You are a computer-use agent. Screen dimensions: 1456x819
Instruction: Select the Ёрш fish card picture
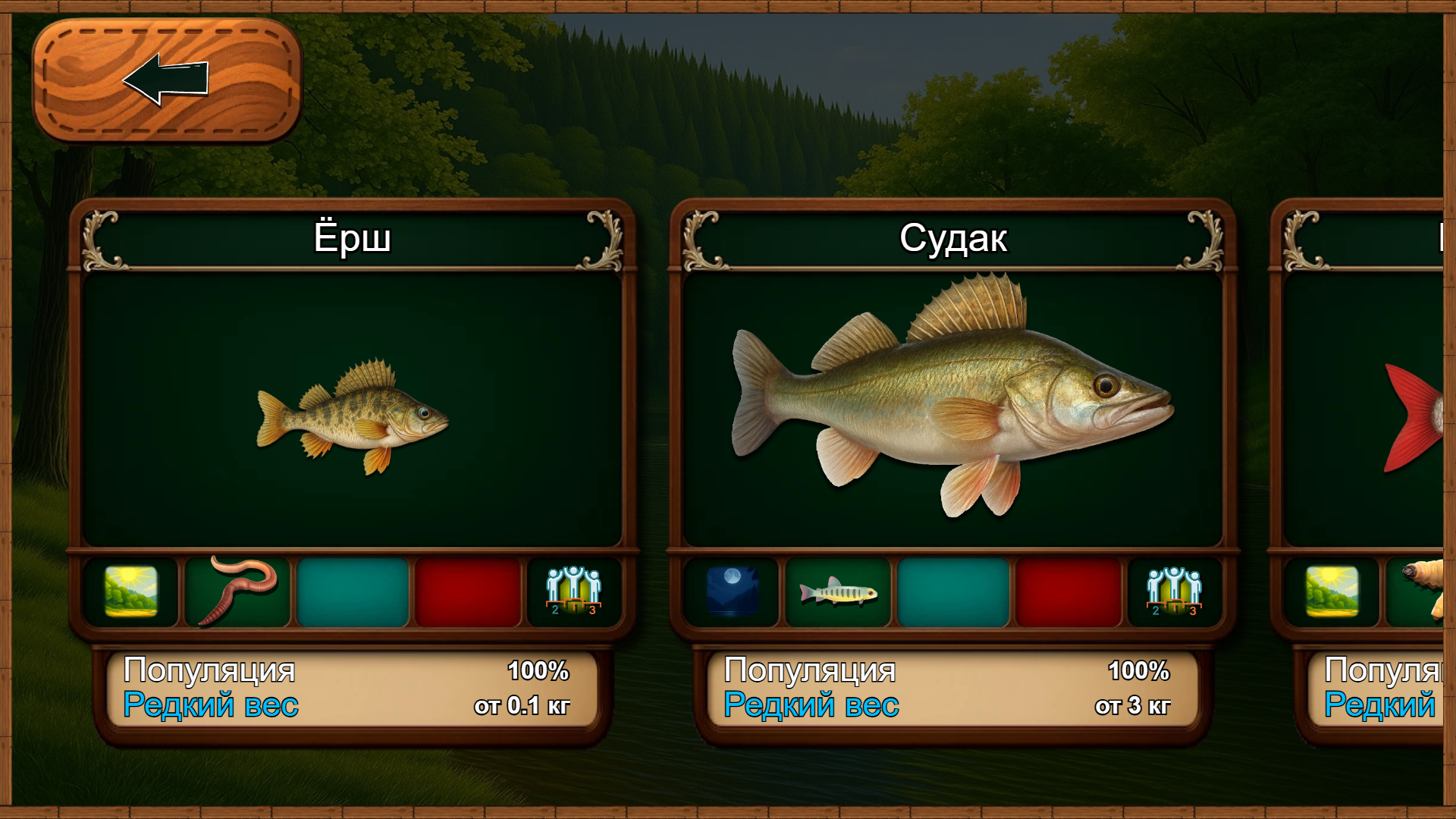pos(352,409)
